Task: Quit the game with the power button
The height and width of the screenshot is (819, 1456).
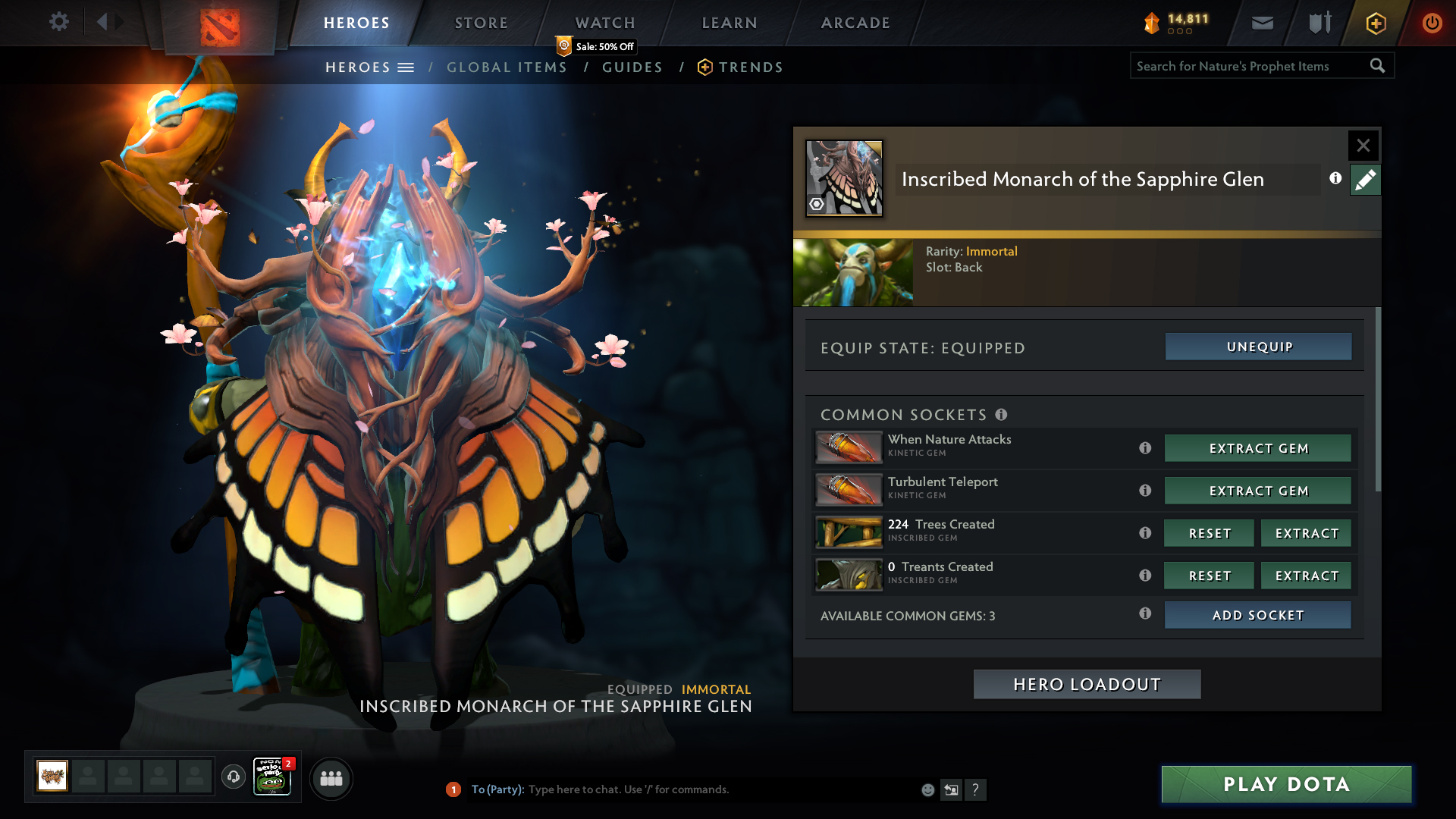Action: [1432, 23]
